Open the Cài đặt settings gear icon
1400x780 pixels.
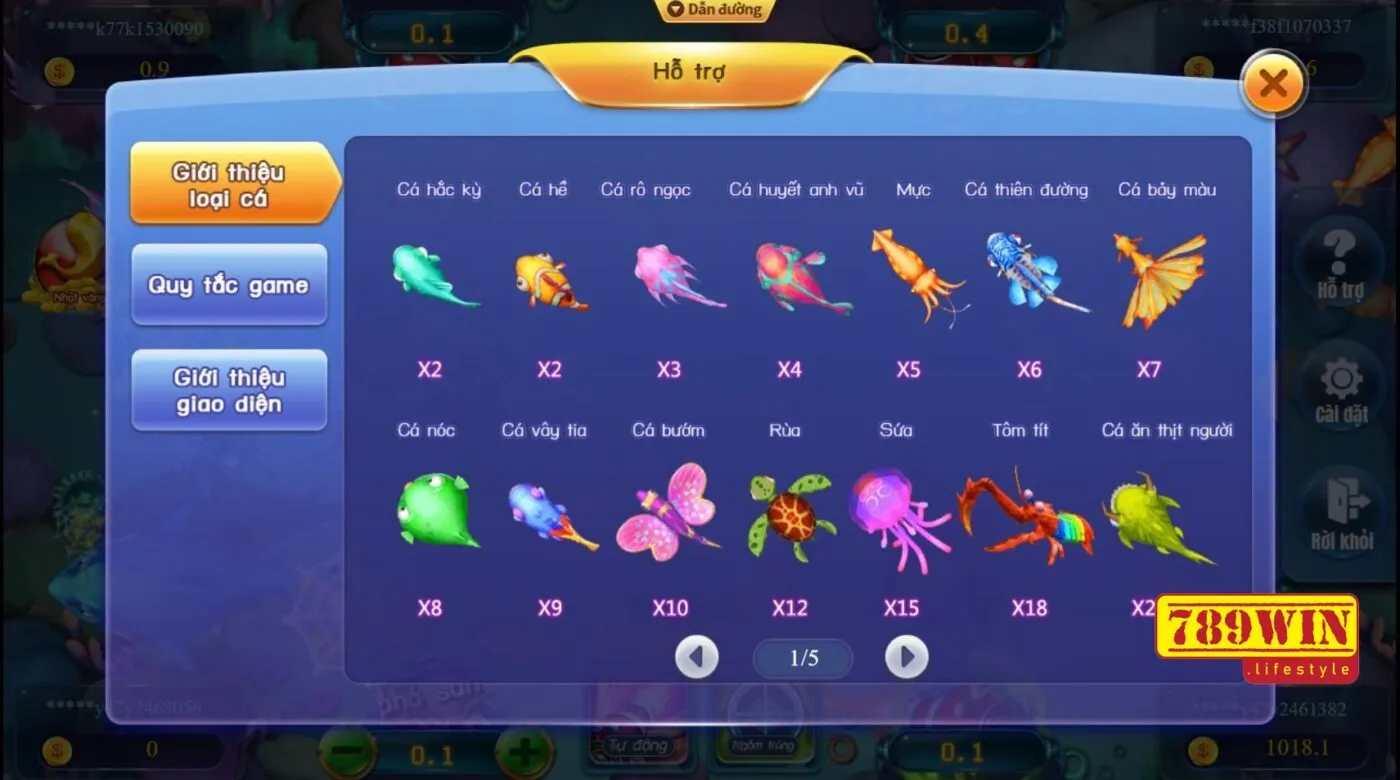[x=1340, y=385]
